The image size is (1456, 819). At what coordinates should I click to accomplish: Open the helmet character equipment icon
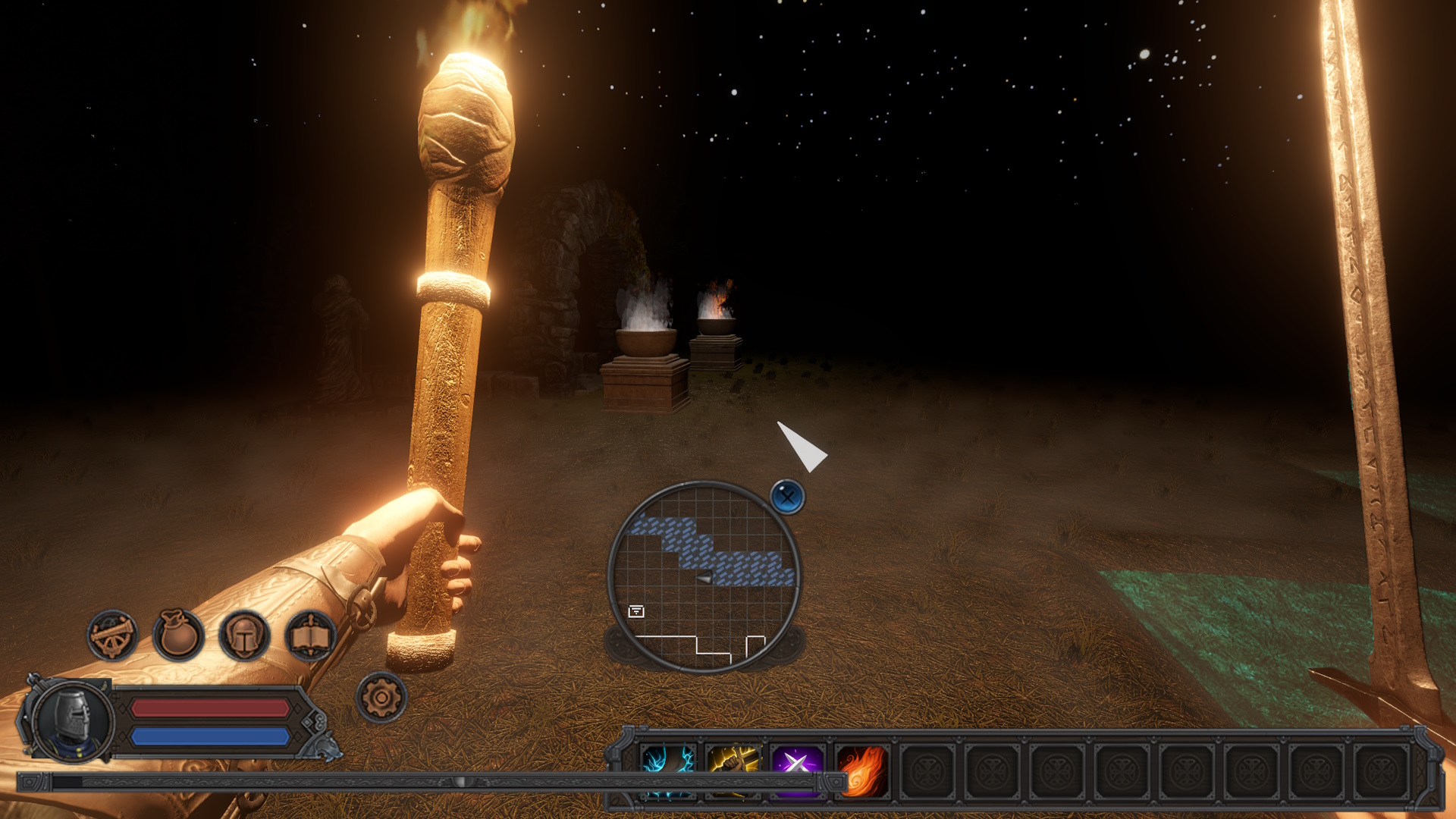(x=244, y=635)
